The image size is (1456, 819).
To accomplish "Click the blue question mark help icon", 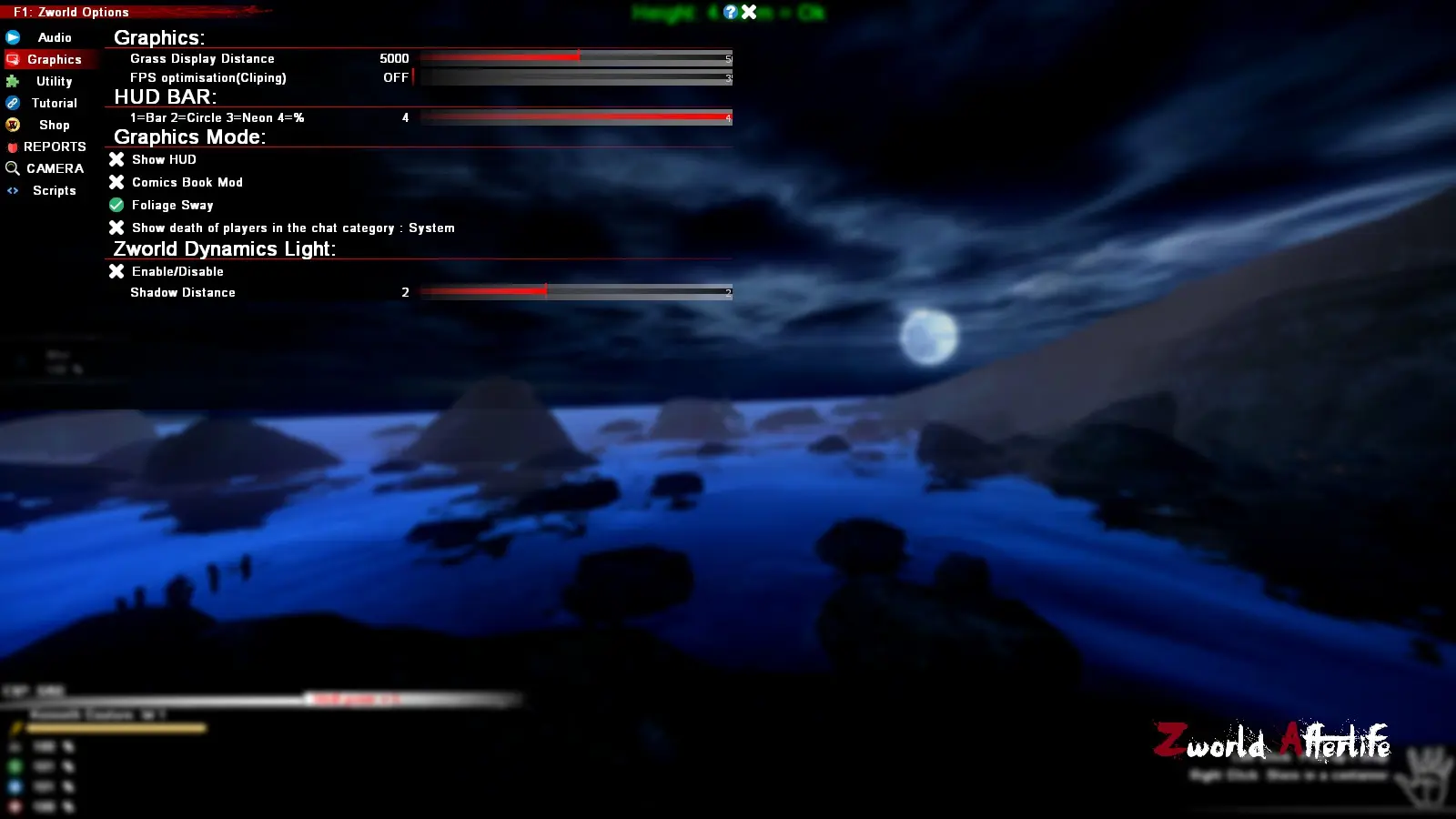I will pos(730,12).
